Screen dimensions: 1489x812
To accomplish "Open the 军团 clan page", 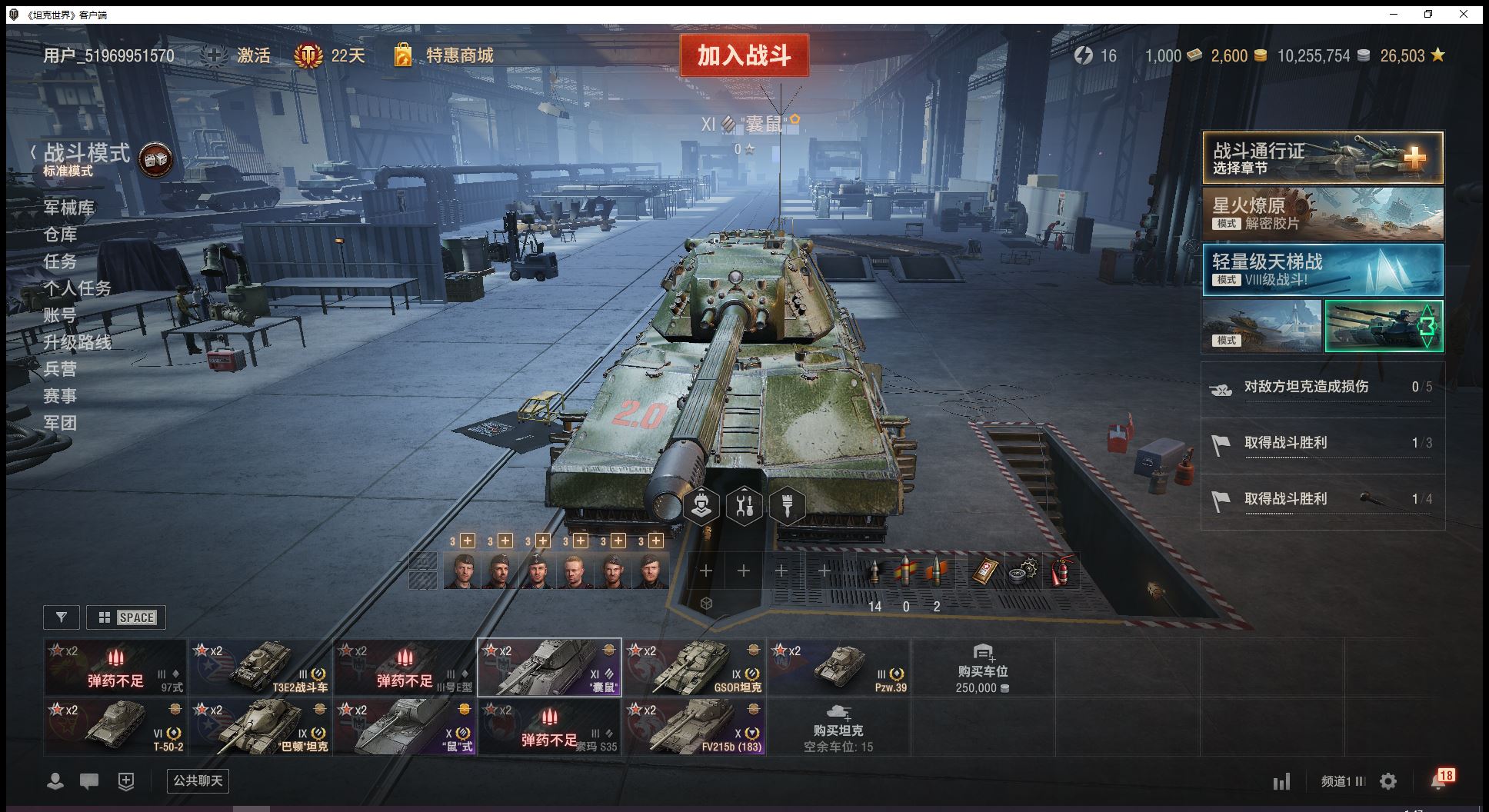I will pos(60,423).
